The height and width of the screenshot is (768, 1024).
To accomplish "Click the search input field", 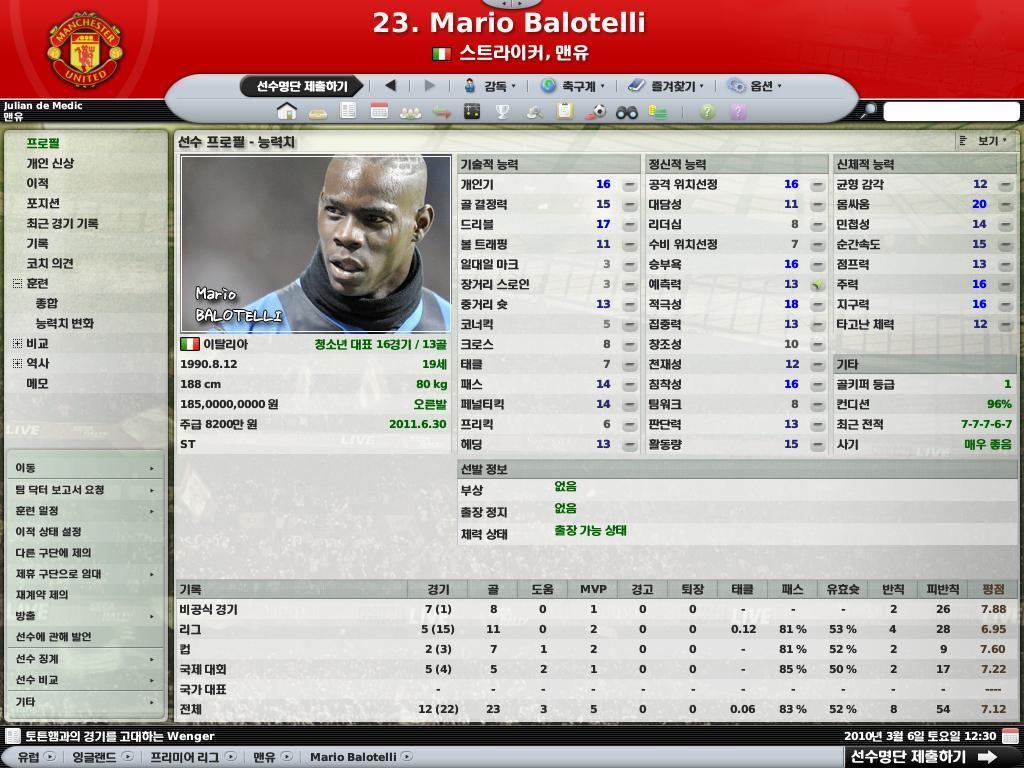I will point(950,112).
